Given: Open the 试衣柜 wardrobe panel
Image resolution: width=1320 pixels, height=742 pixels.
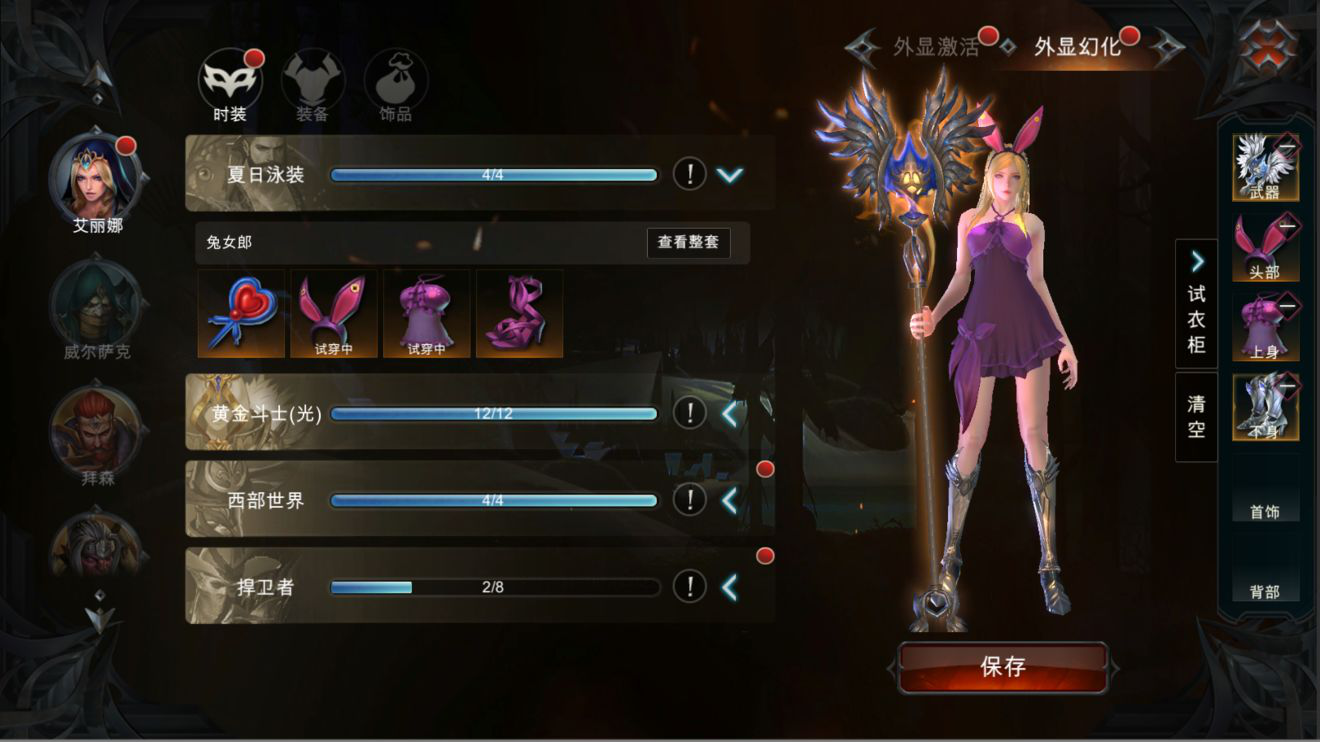Looking at the screenshot, I should pyautogui.click(x=1196, y=305).
